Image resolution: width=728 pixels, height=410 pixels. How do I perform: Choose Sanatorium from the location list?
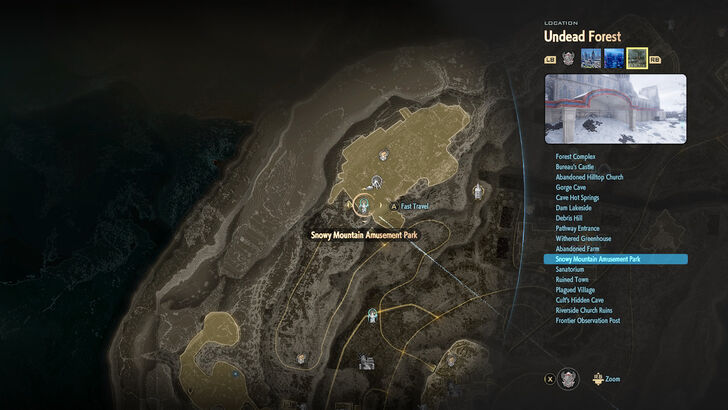click(x=571, y=269)
